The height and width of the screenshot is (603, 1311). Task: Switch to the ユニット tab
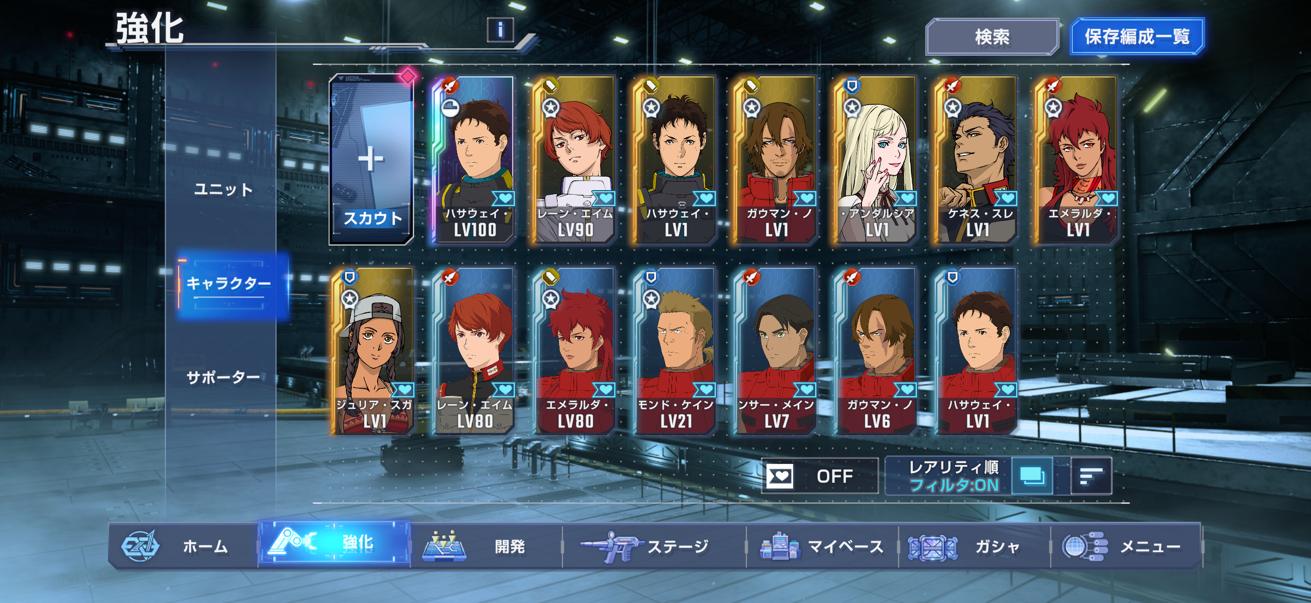pyautogui.click(x=223, y=189)
